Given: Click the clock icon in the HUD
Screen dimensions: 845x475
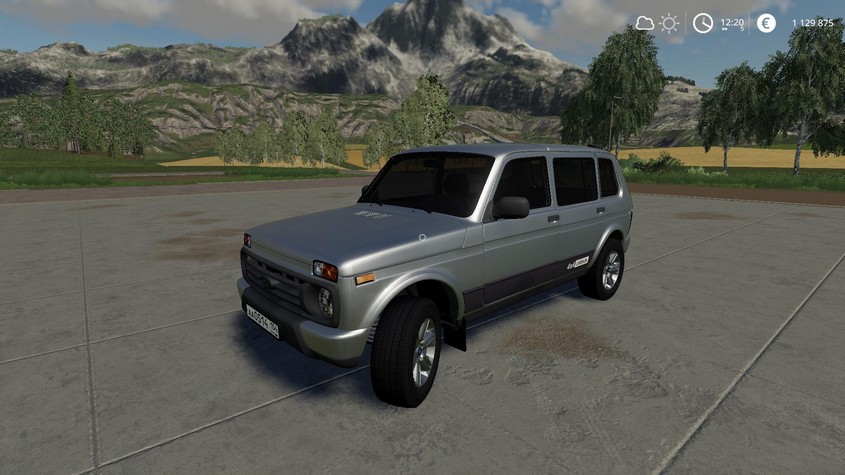Looking at the screenshot, I should click(x=703, y=23).
